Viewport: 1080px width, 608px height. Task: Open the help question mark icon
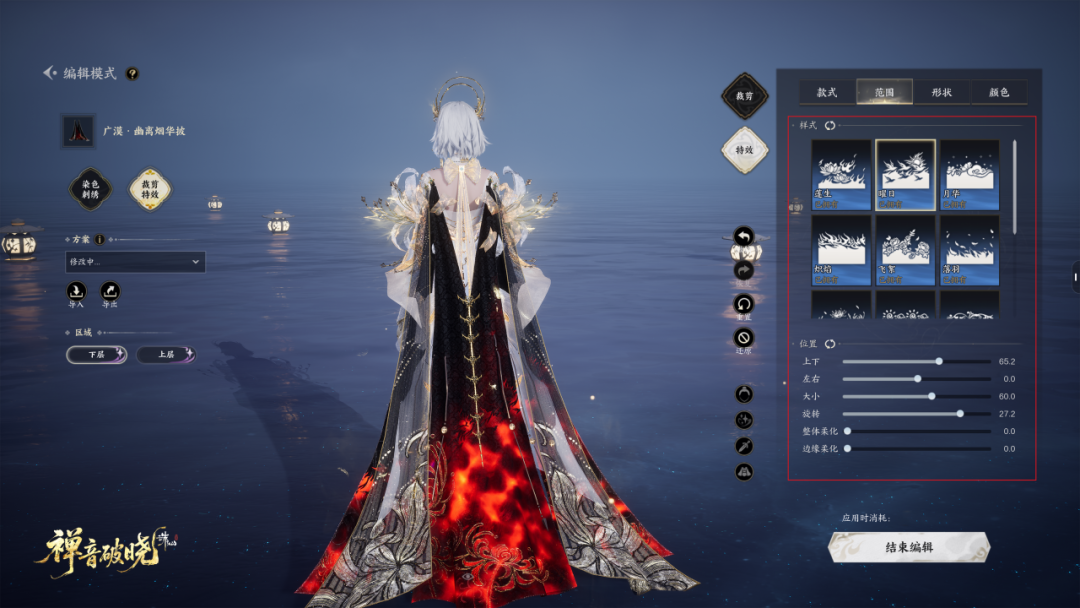point(132,73)
